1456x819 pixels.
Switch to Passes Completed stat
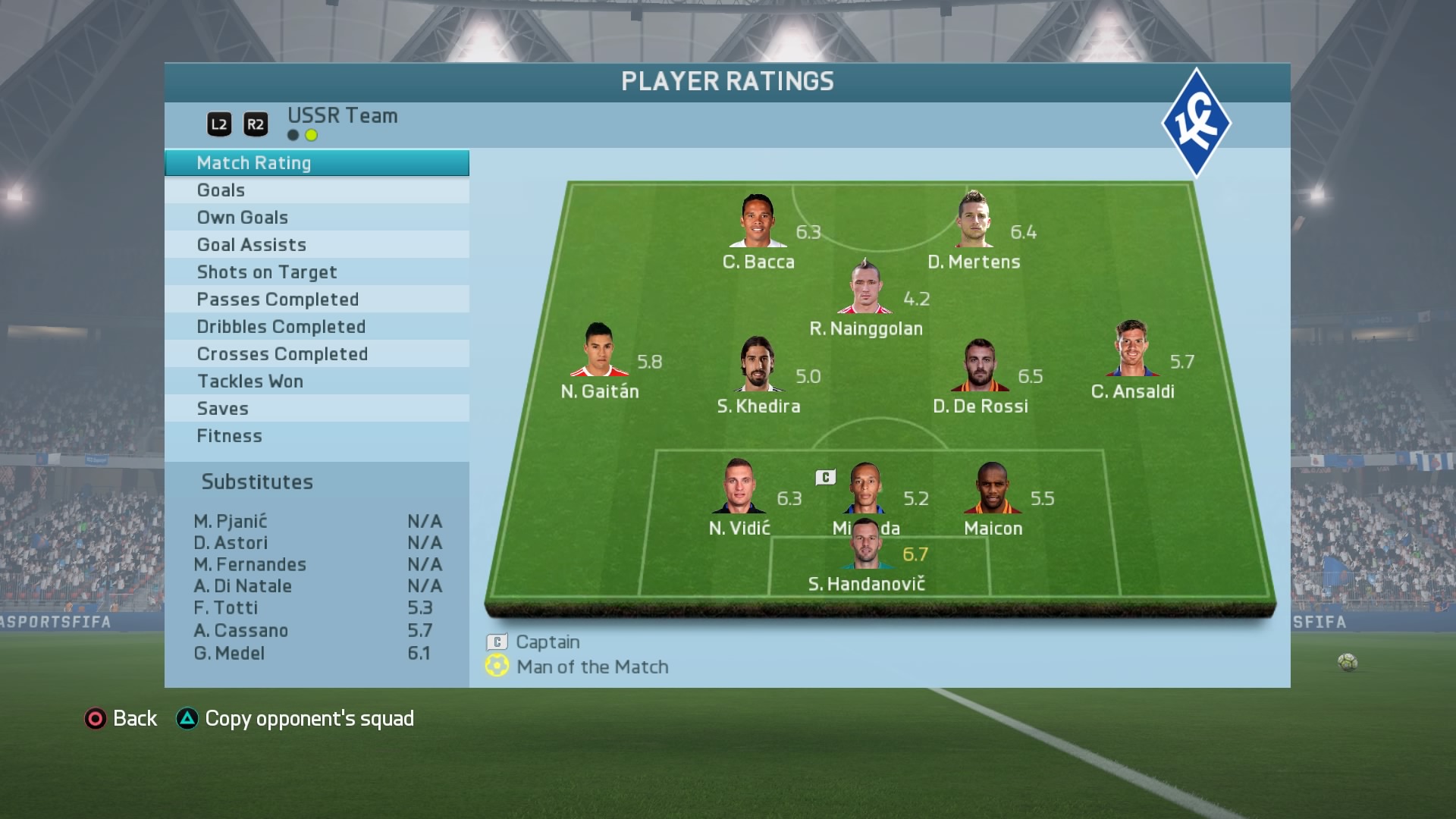316,300
